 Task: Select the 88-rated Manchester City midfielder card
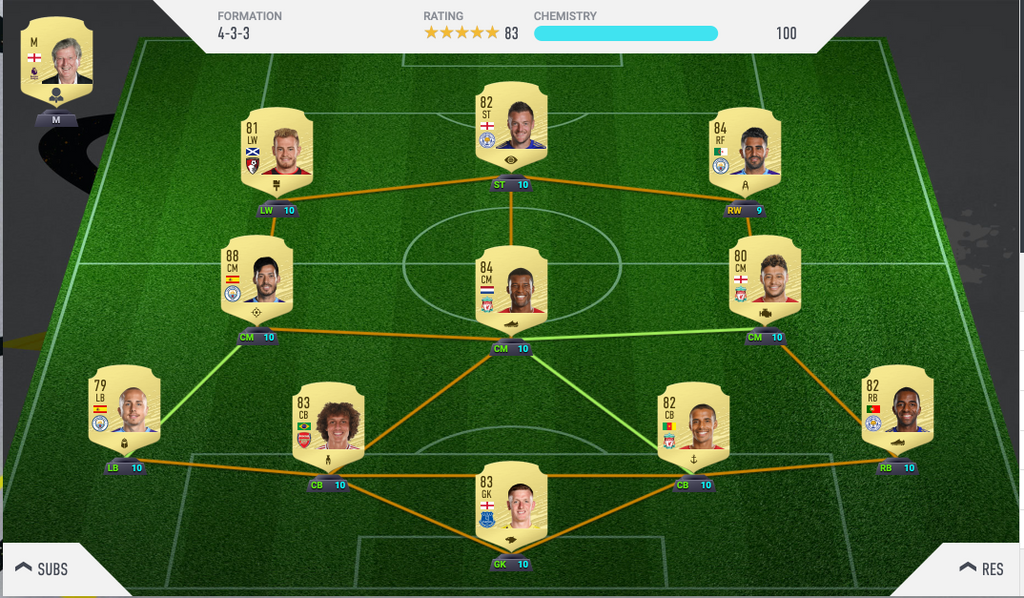(258, 276)
